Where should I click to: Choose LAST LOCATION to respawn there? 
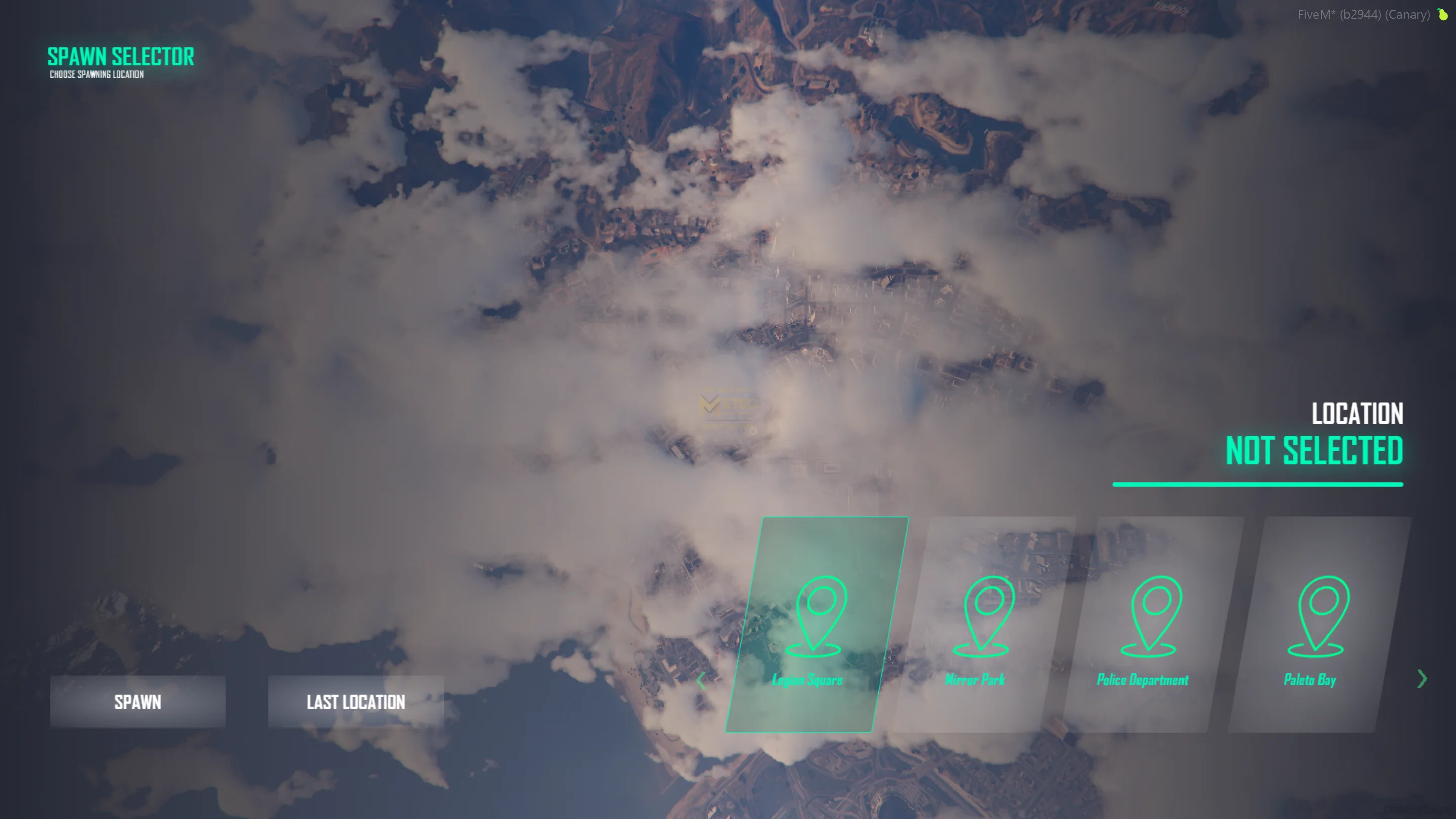[355, 702]
